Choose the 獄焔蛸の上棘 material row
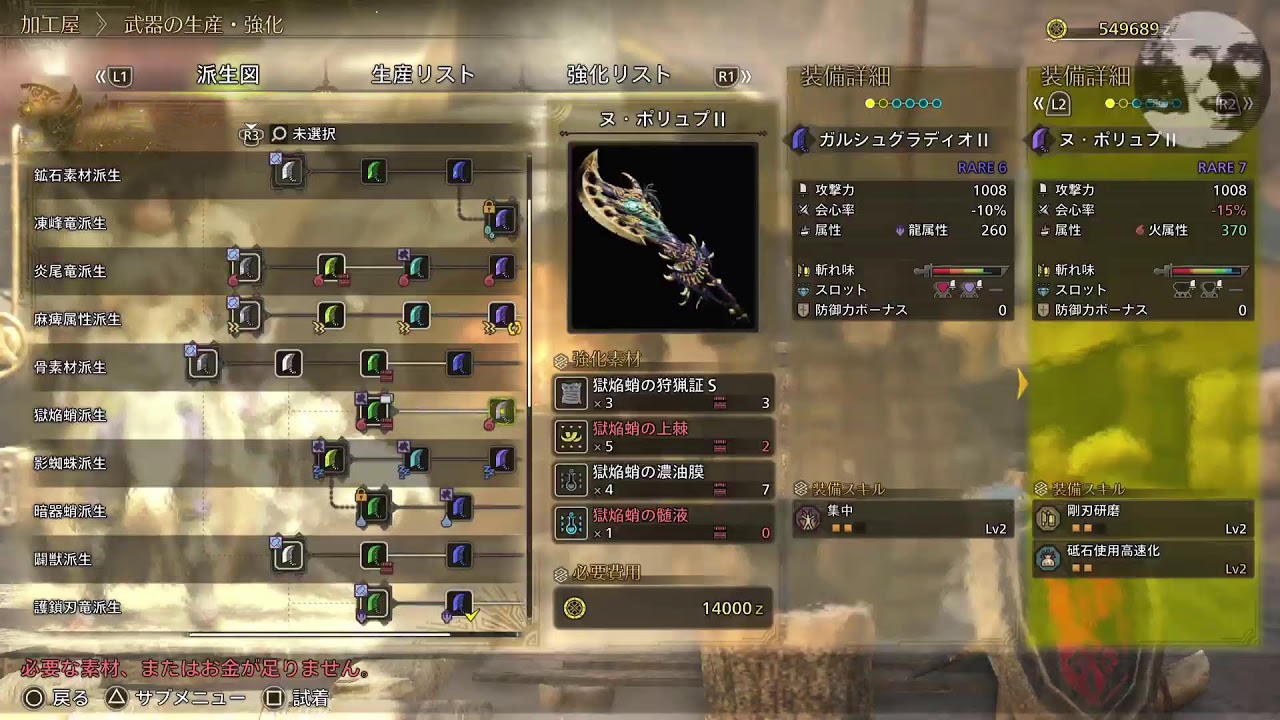Screen dimensions: 1280x720 pyautogui.click(x=663, y=437)
